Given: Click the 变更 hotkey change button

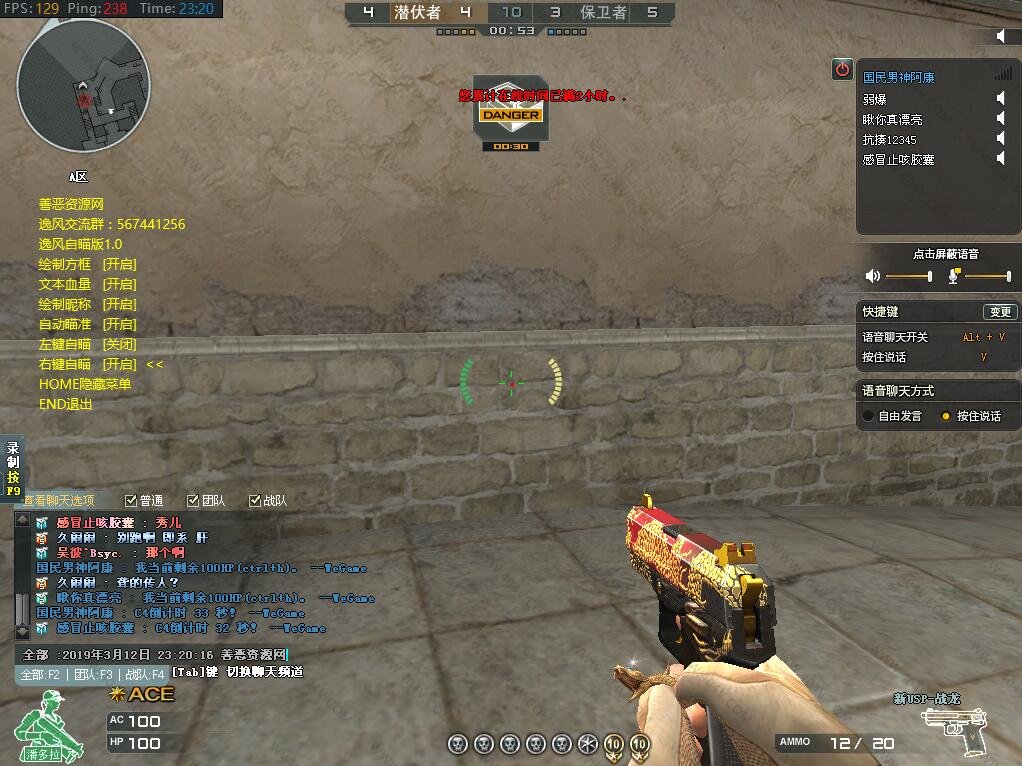Looking at the screenshot, I should point(999,312).
